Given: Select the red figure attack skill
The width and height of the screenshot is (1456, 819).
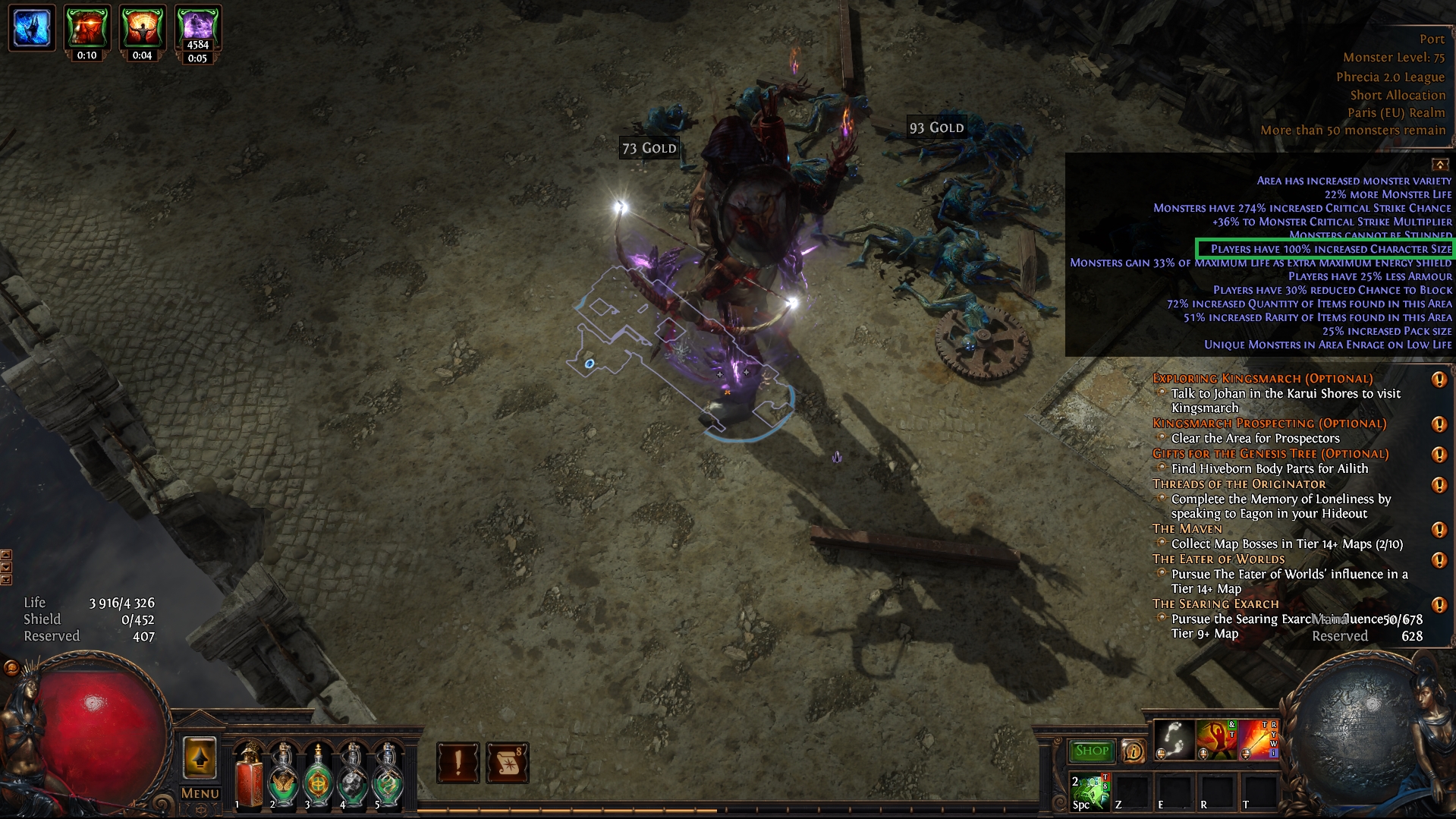Looking at the screenshot, I should [1215, 739].
